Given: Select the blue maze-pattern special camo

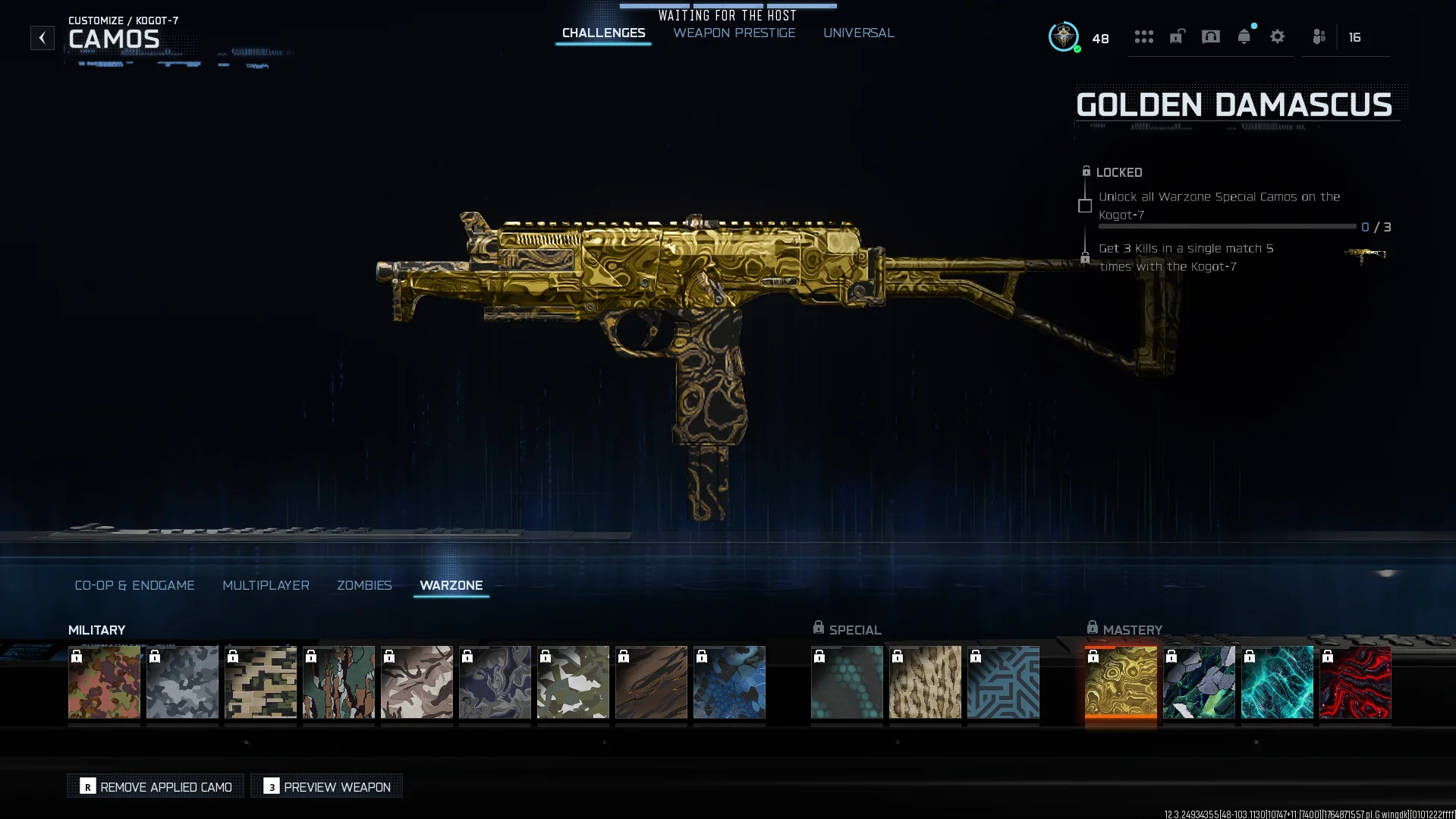Looking at the screenshot, I should tap(1003, 682).
